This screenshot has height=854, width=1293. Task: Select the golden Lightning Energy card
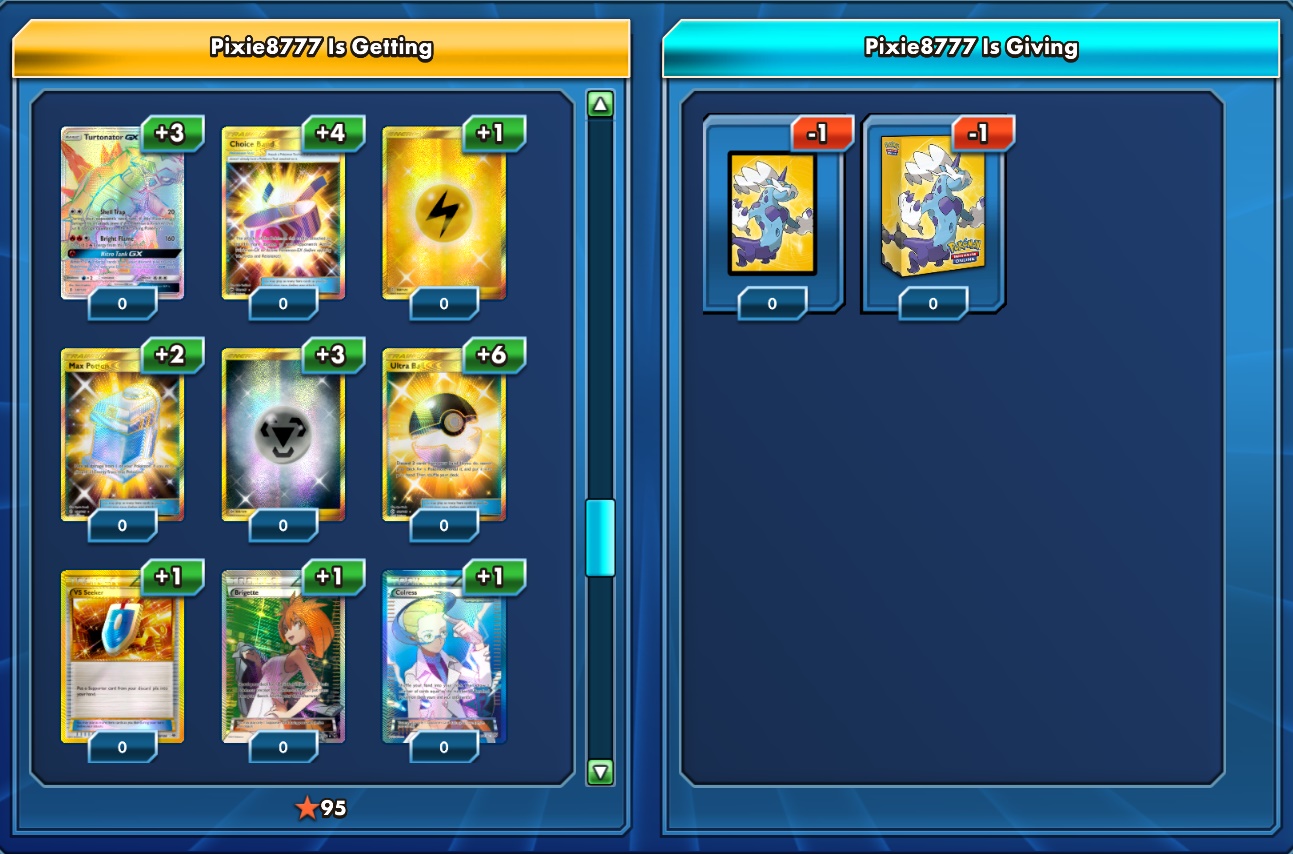pos(444,210)
